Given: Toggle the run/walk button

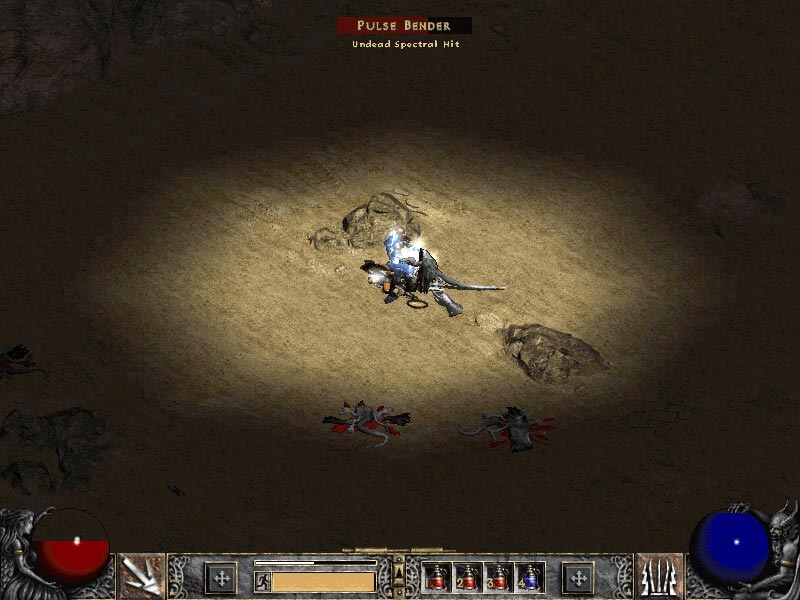Looking at the screenshot, I should [262, 580].
